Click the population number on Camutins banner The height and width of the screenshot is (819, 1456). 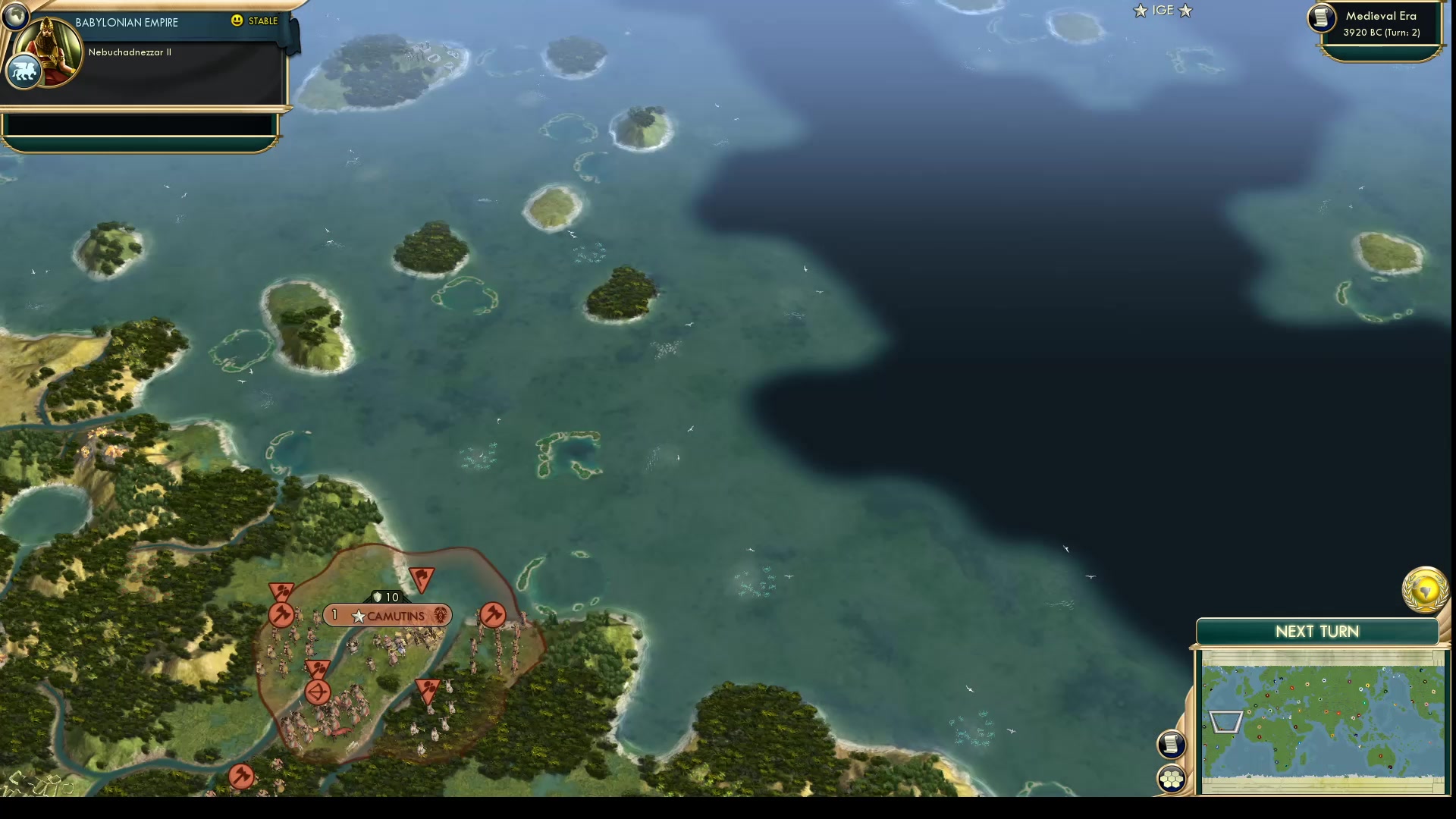click(x=334, y=614)
